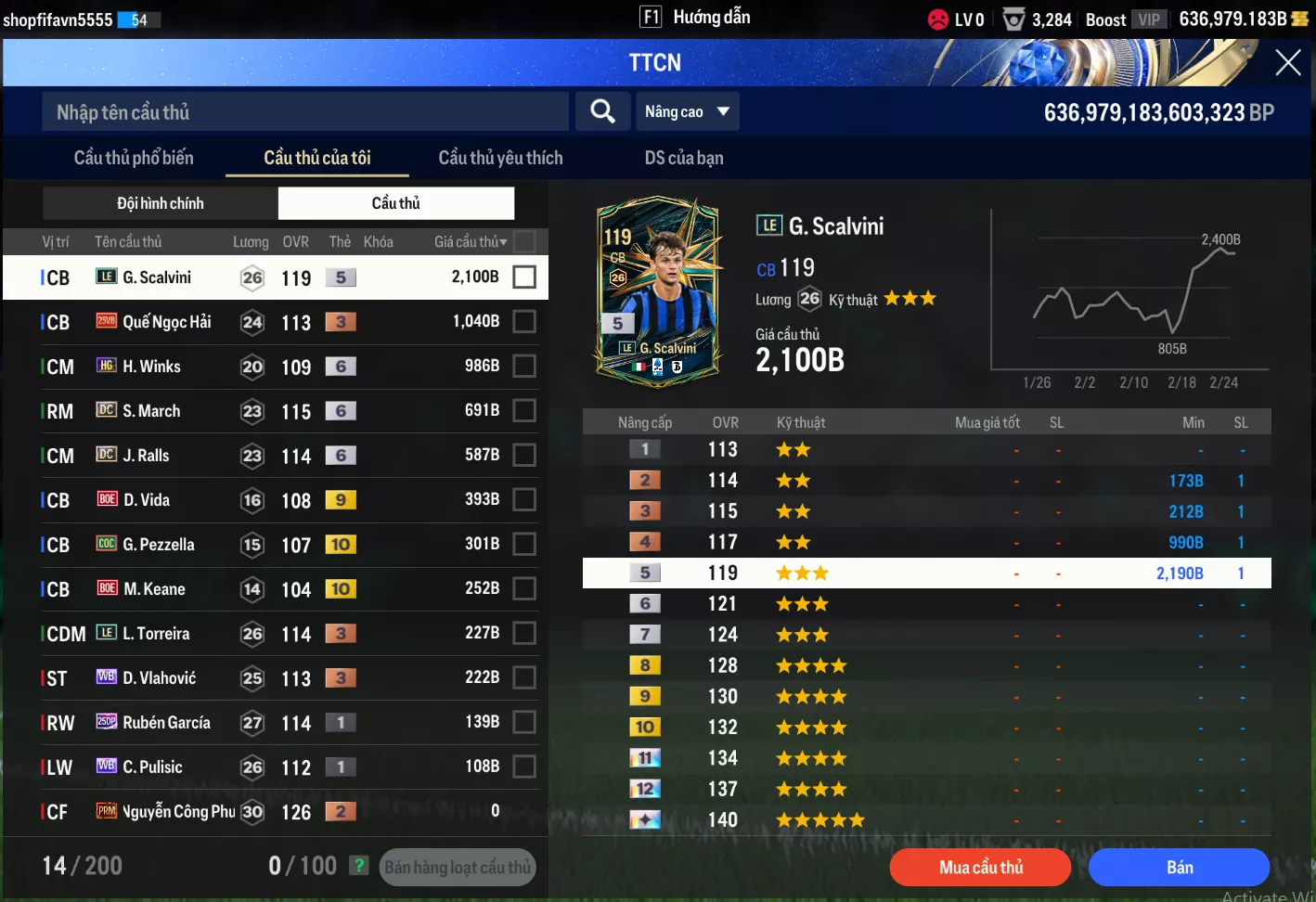Open the Nâng cao dropdown

pos(687,112)
